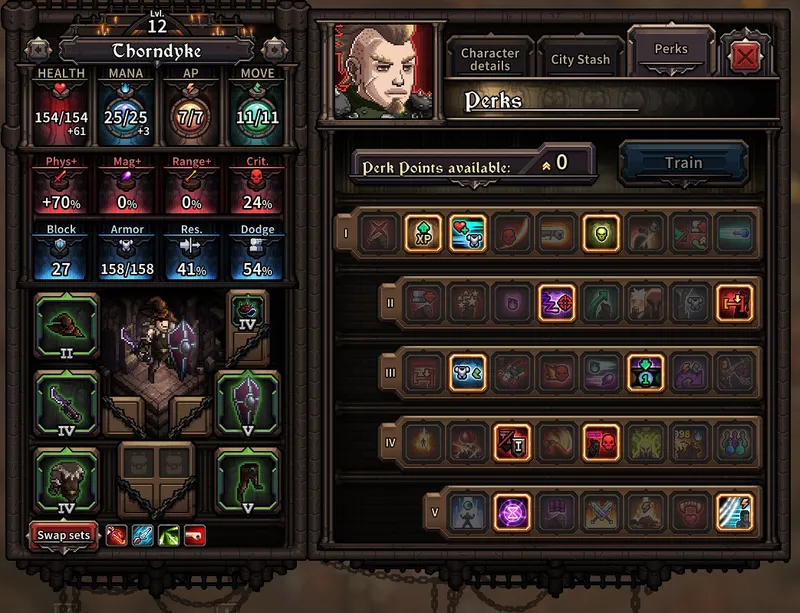Pick the red arrow box perk in tier II
The width and height of the screenshot is (800, 613).
735,303
